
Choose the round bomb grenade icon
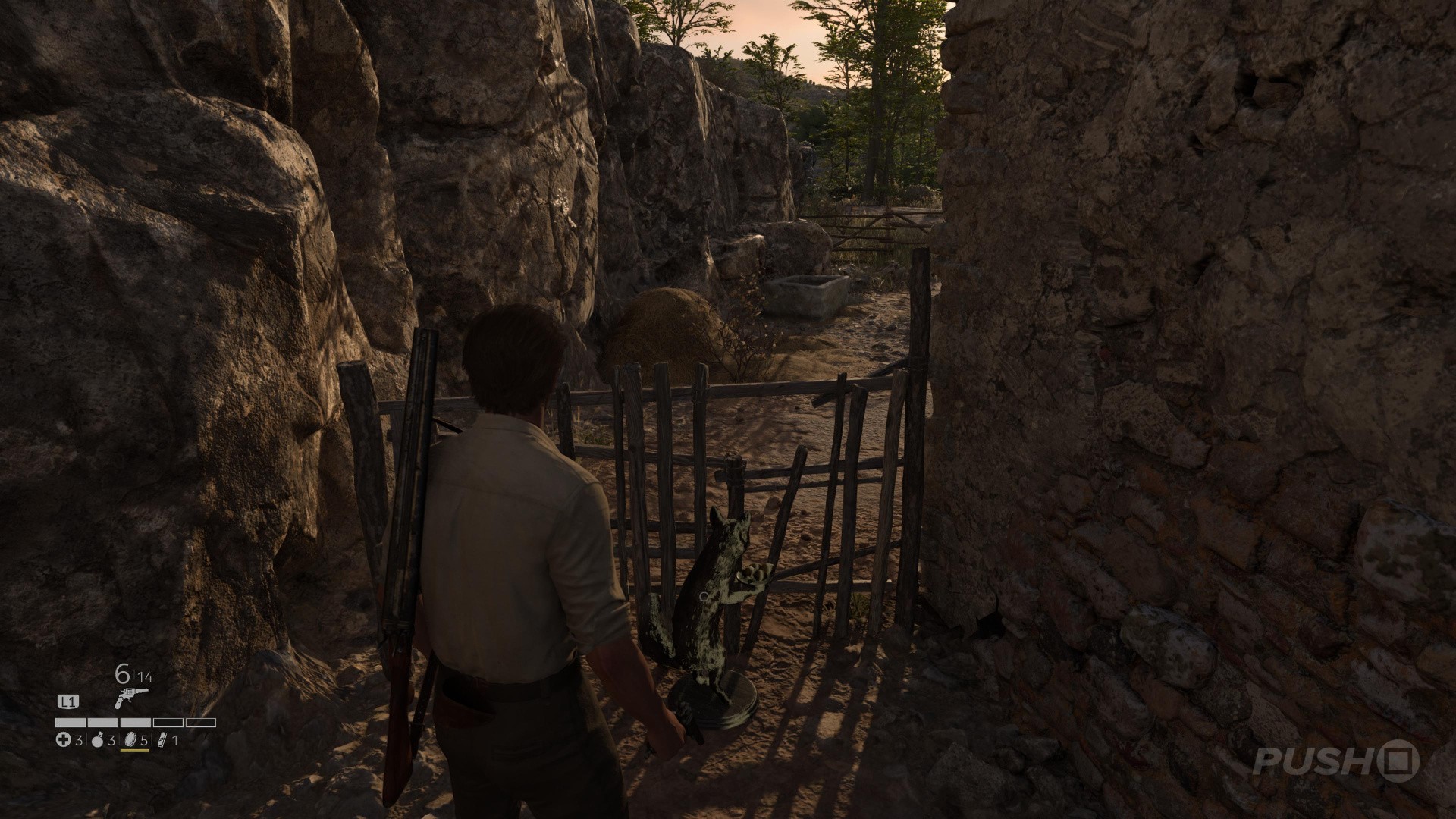click(x=97, y=740)
